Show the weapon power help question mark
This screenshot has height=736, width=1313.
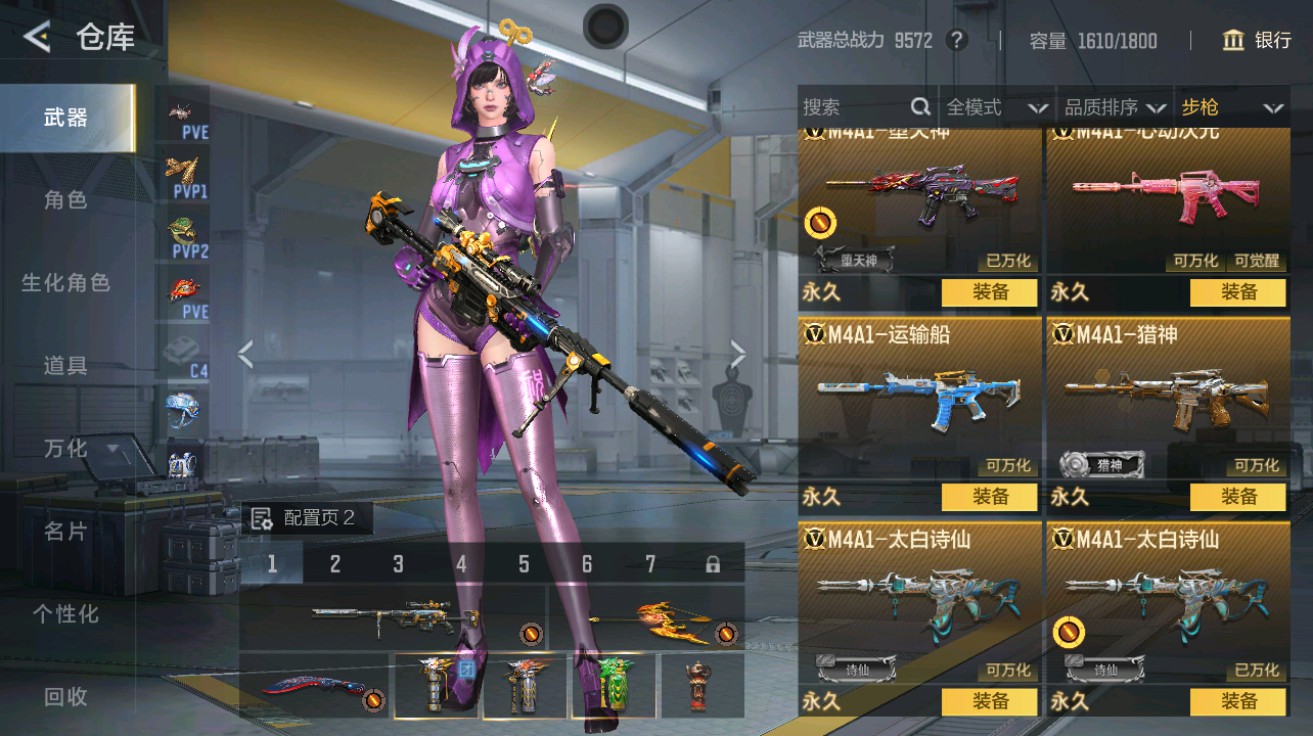[x=957, y=40]
